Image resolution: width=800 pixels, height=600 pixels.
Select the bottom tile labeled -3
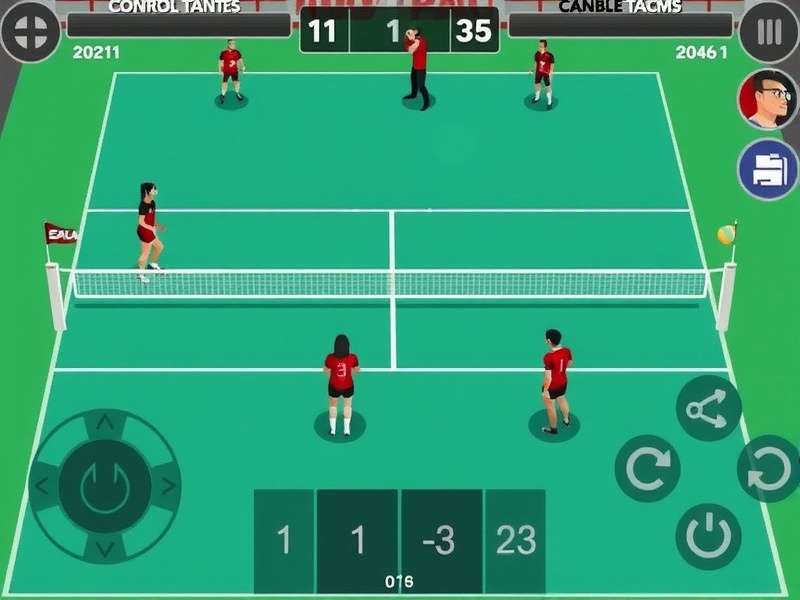(440, 540)
